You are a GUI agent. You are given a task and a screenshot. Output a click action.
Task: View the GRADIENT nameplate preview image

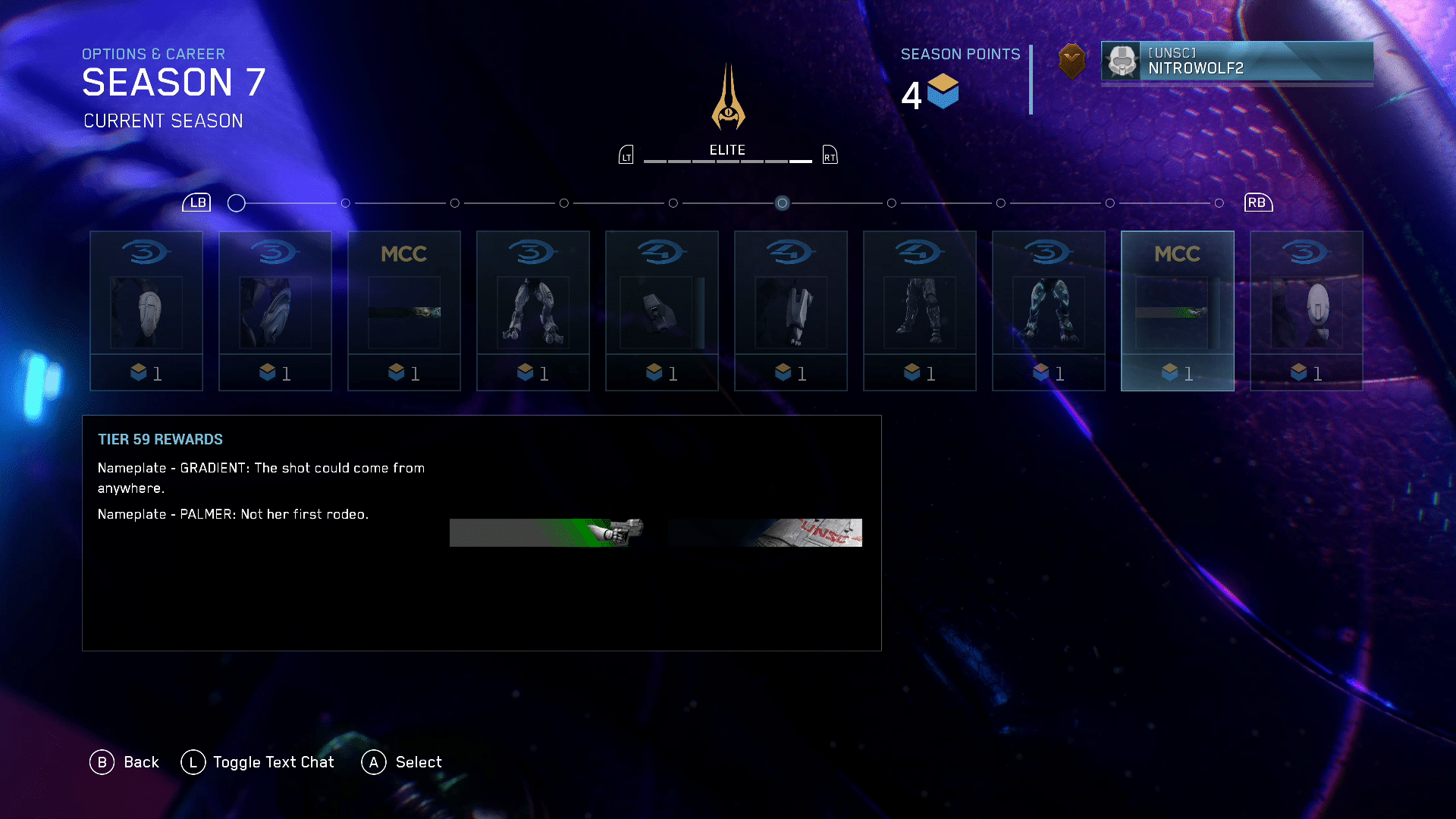click(x=546, y=532)
